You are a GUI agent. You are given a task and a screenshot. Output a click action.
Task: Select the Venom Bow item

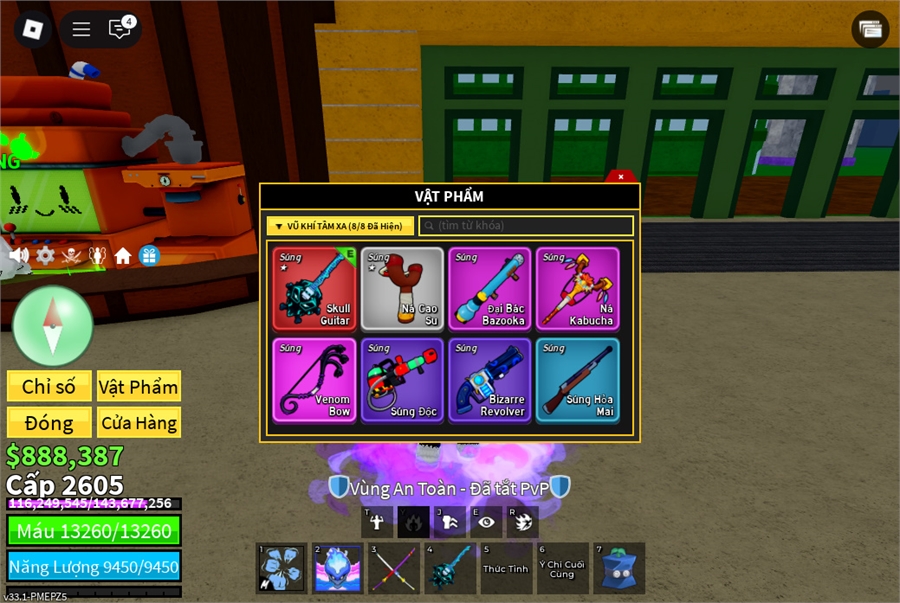(314, 380)
